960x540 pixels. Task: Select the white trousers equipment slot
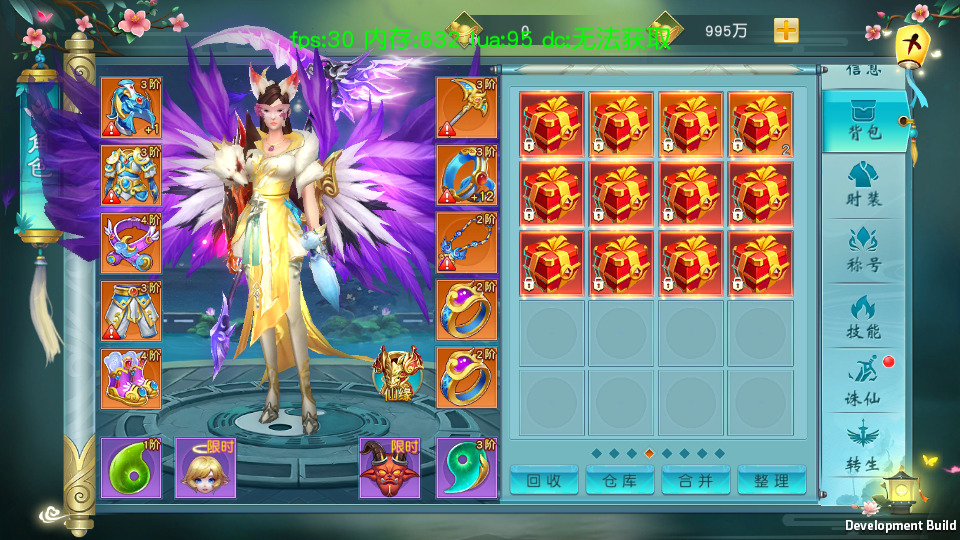[x=130, y=311]
